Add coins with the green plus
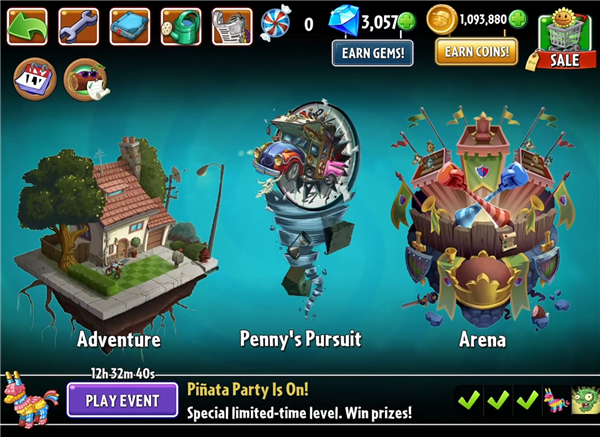The image size is (600, 437). tap(517, 19)
